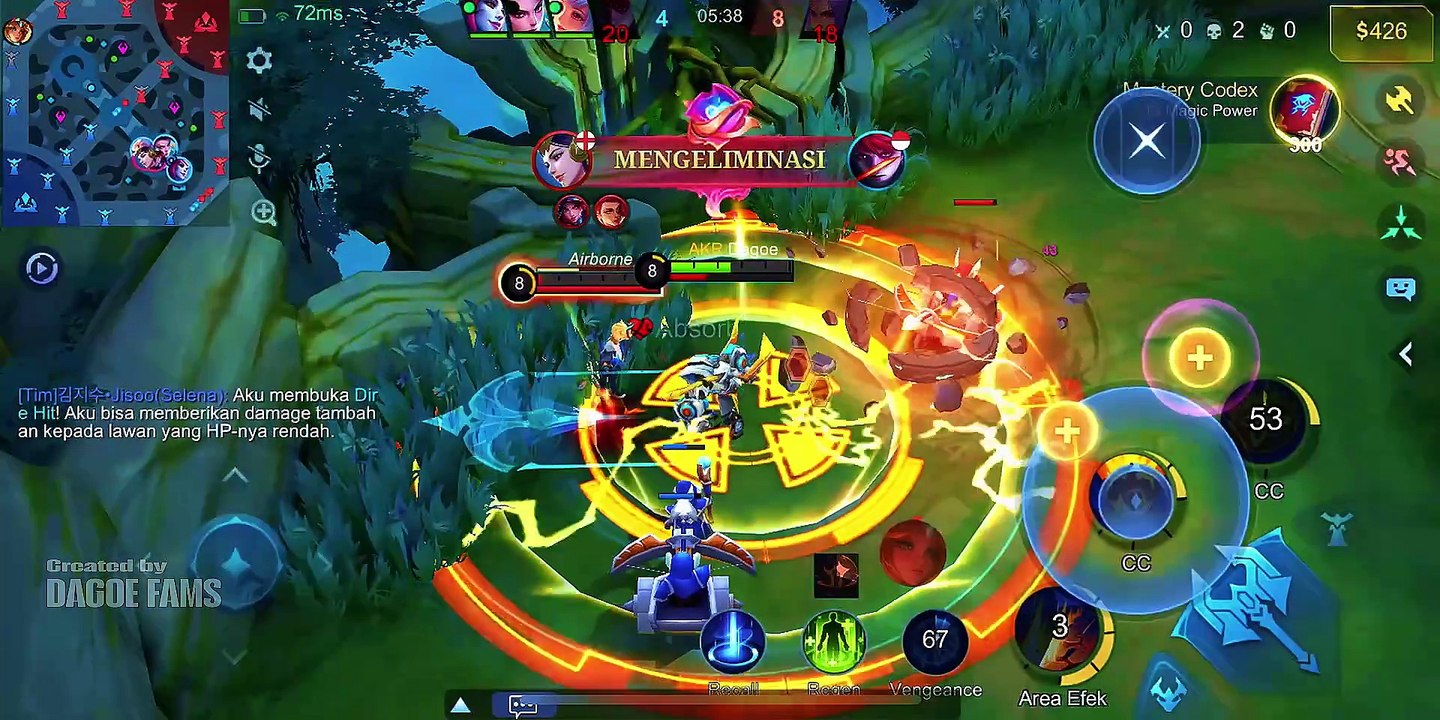1440x720 pixels.
Task: Open the chat input at the bottom
Action: (523, 706)
